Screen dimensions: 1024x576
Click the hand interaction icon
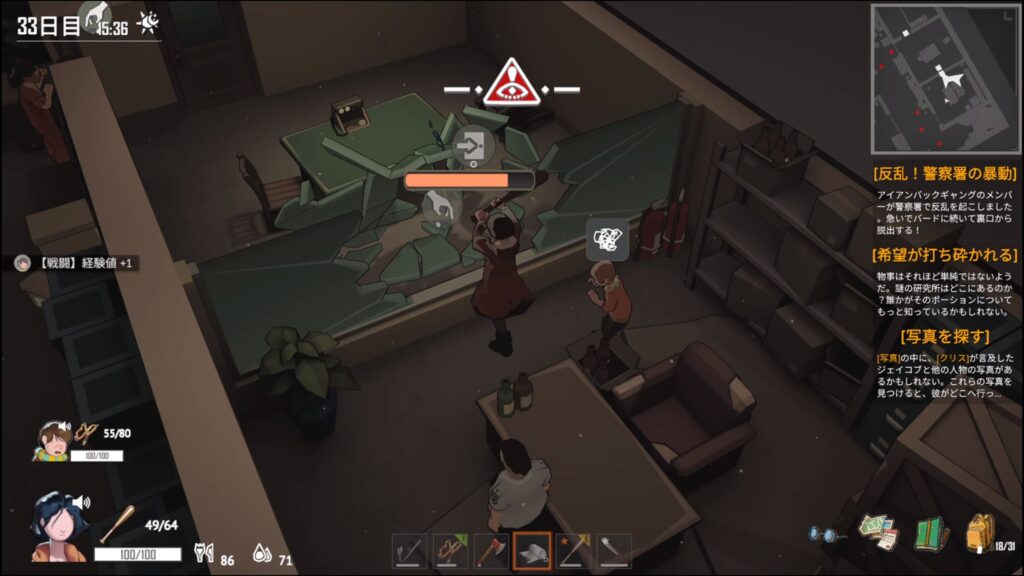click(438, 205)
